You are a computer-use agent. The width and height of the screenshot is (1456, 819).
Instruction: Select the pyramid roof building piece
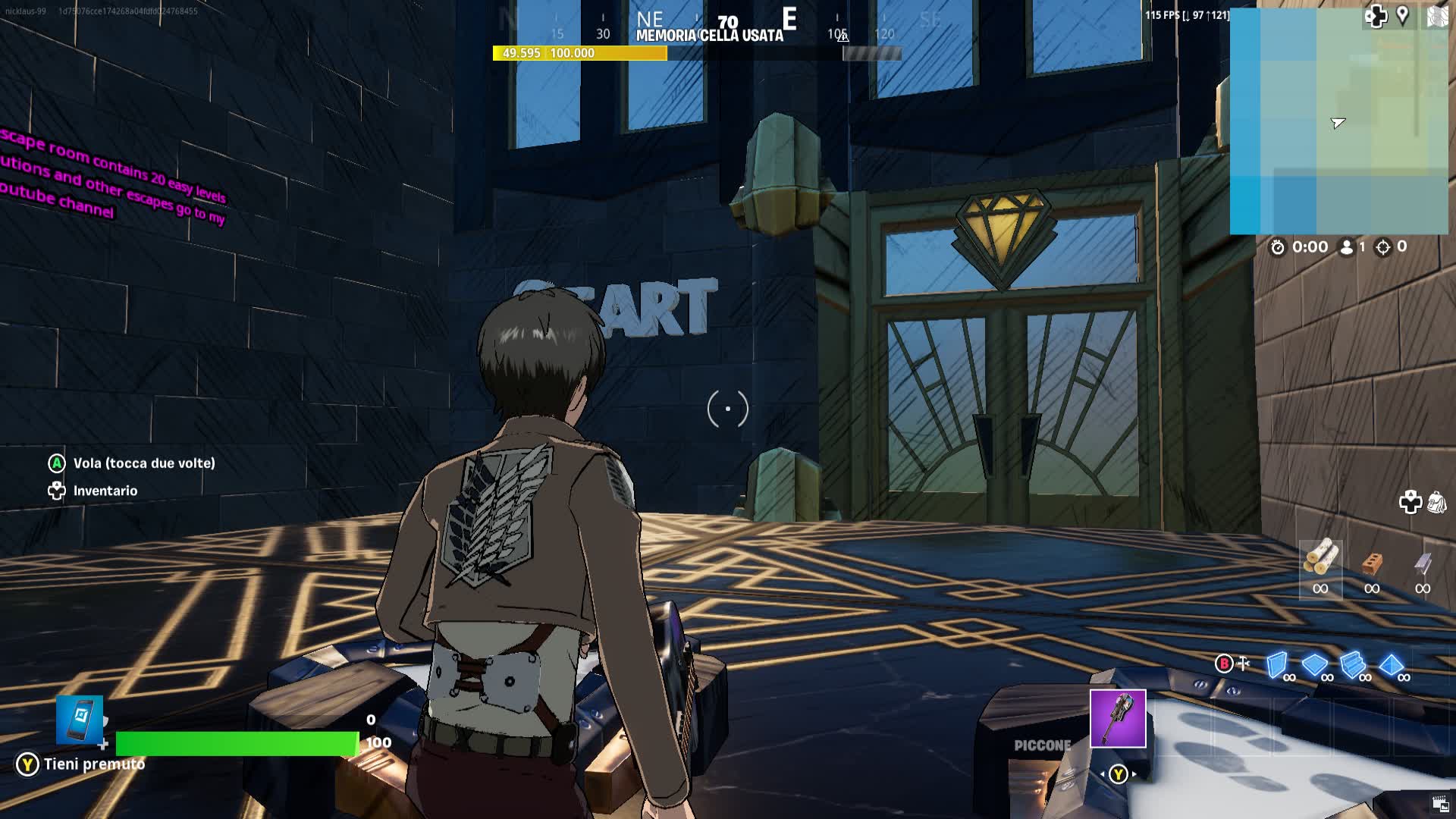pyautogui.click(x=1391, y=665)
